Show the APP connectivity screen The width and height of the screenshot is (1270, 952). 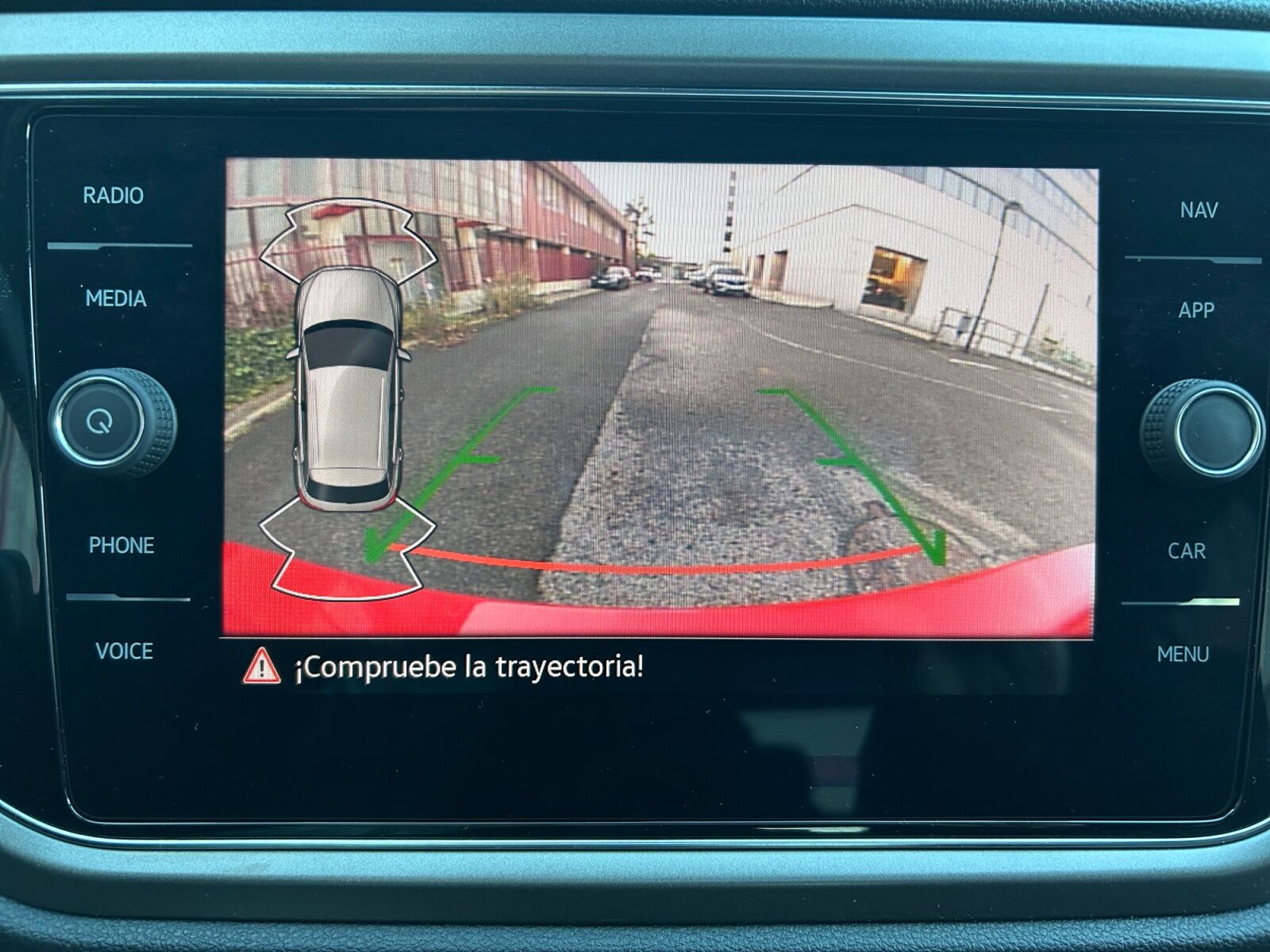1196,310
